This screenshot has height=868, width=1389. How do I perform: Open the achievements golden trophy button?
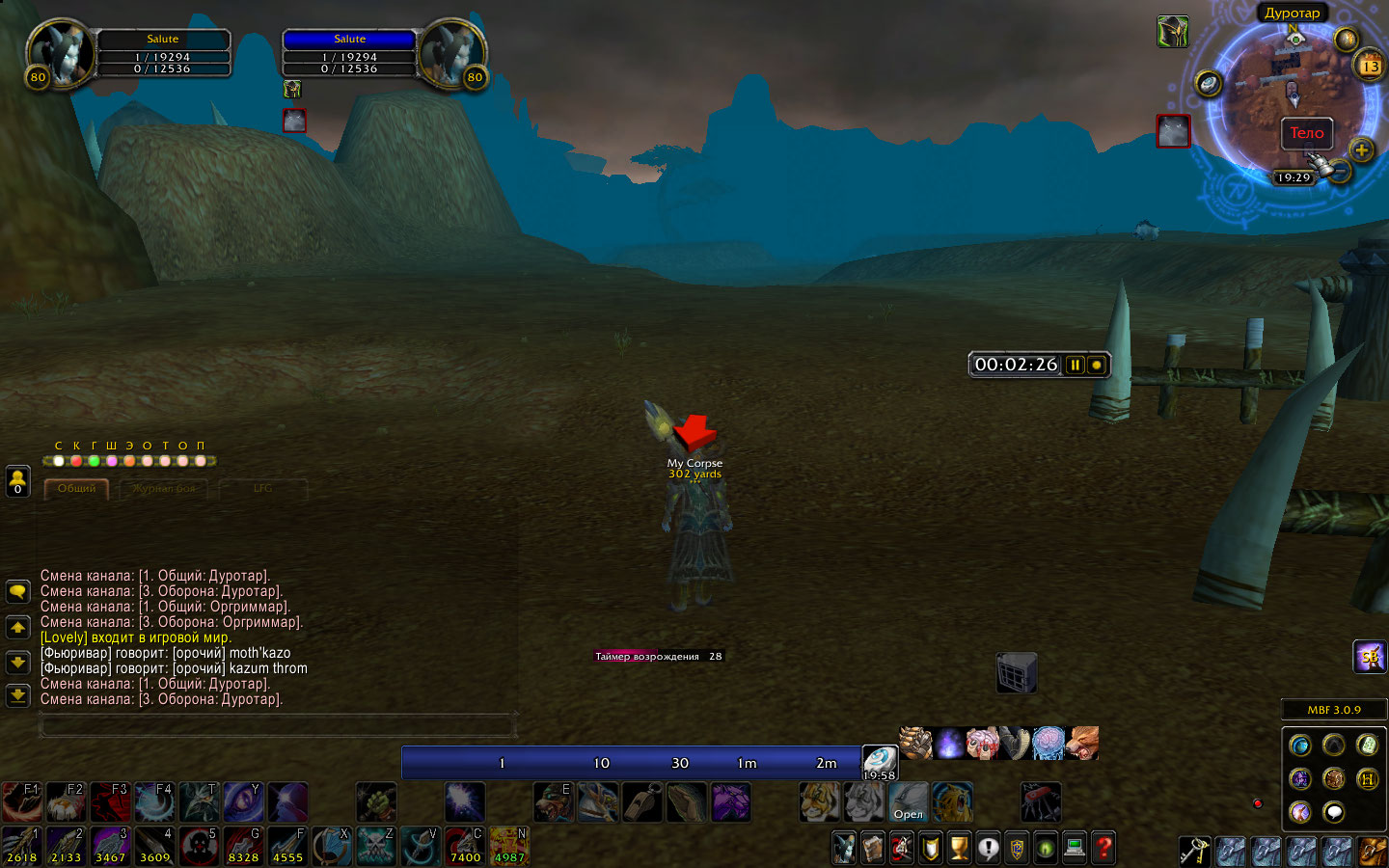(959, 848)
